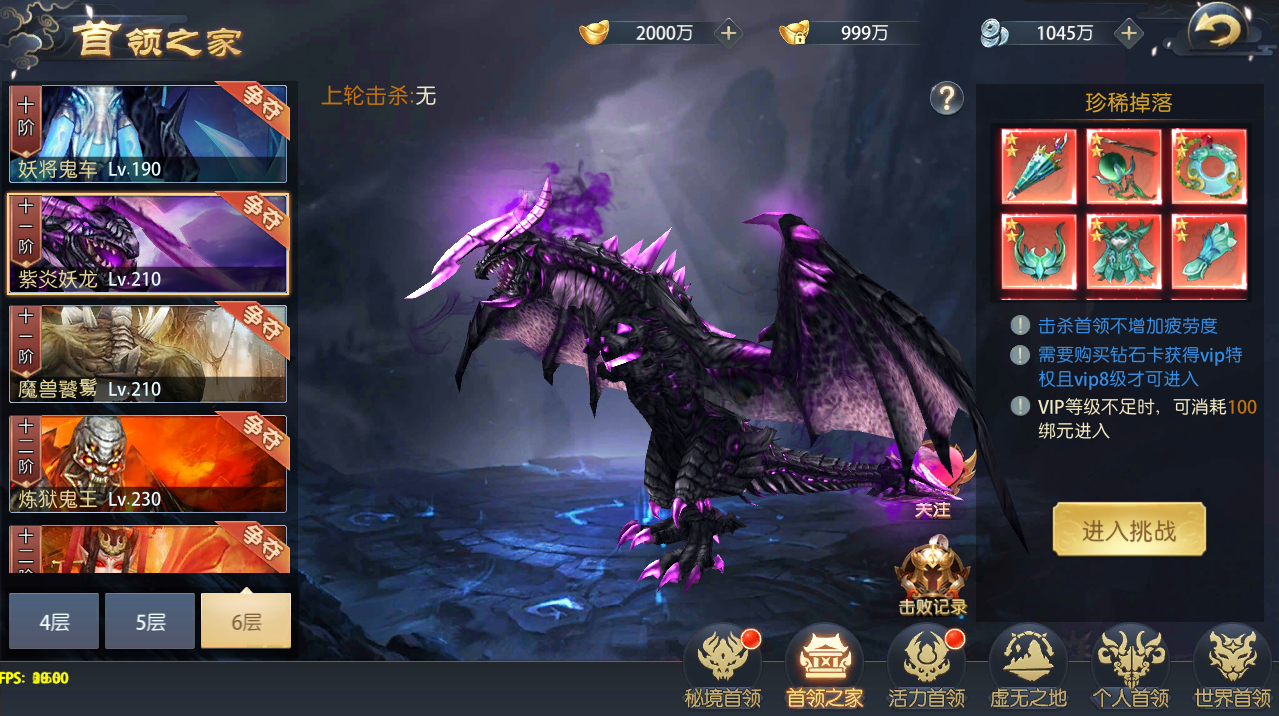Add gold ingots with the plus button beside 2000万
This screenshot has height=716, width=1279.
click(x=729, y=33)
